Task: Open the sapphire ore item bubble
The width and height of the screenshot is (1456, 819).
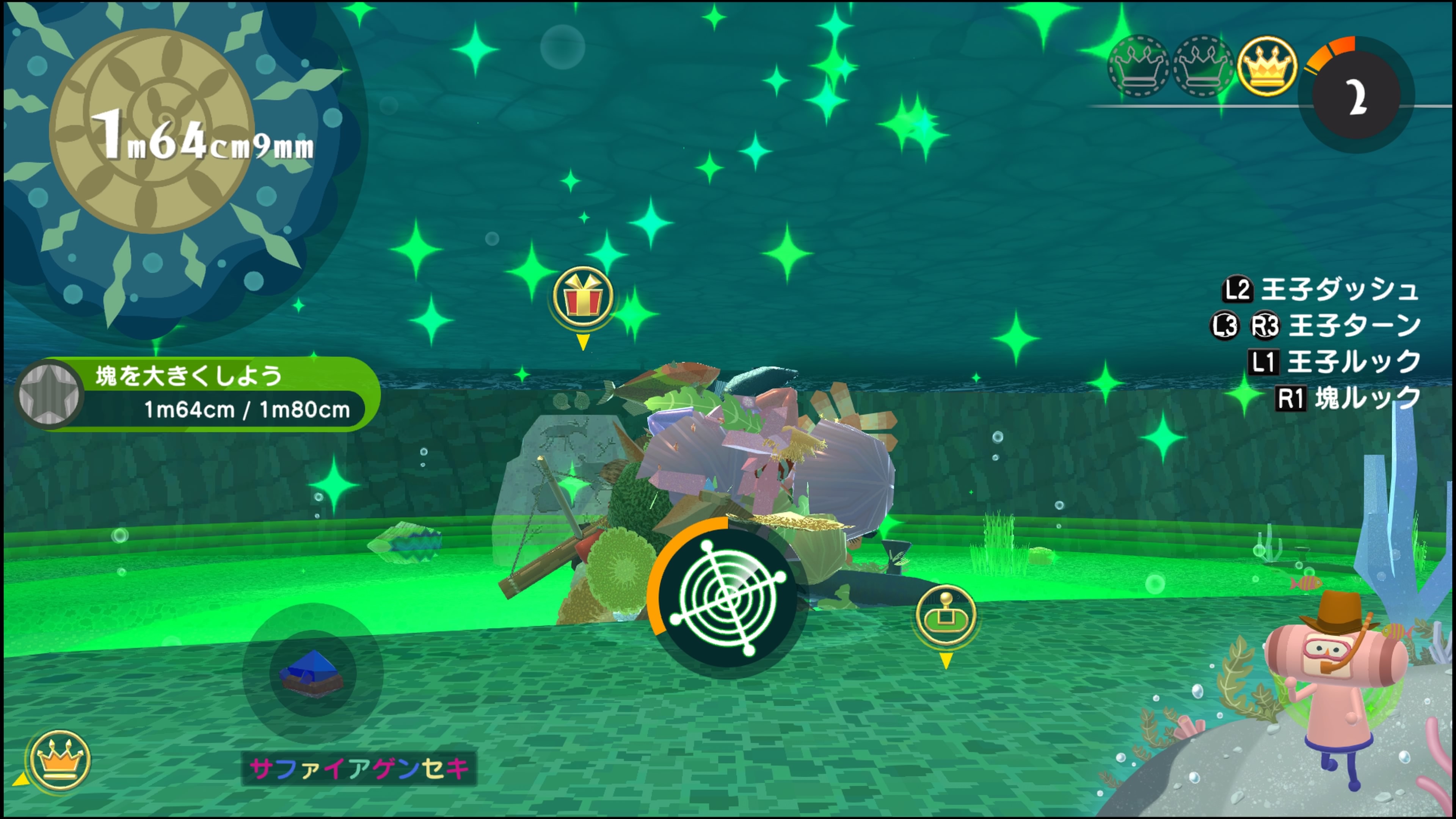Action: point(312,673)
